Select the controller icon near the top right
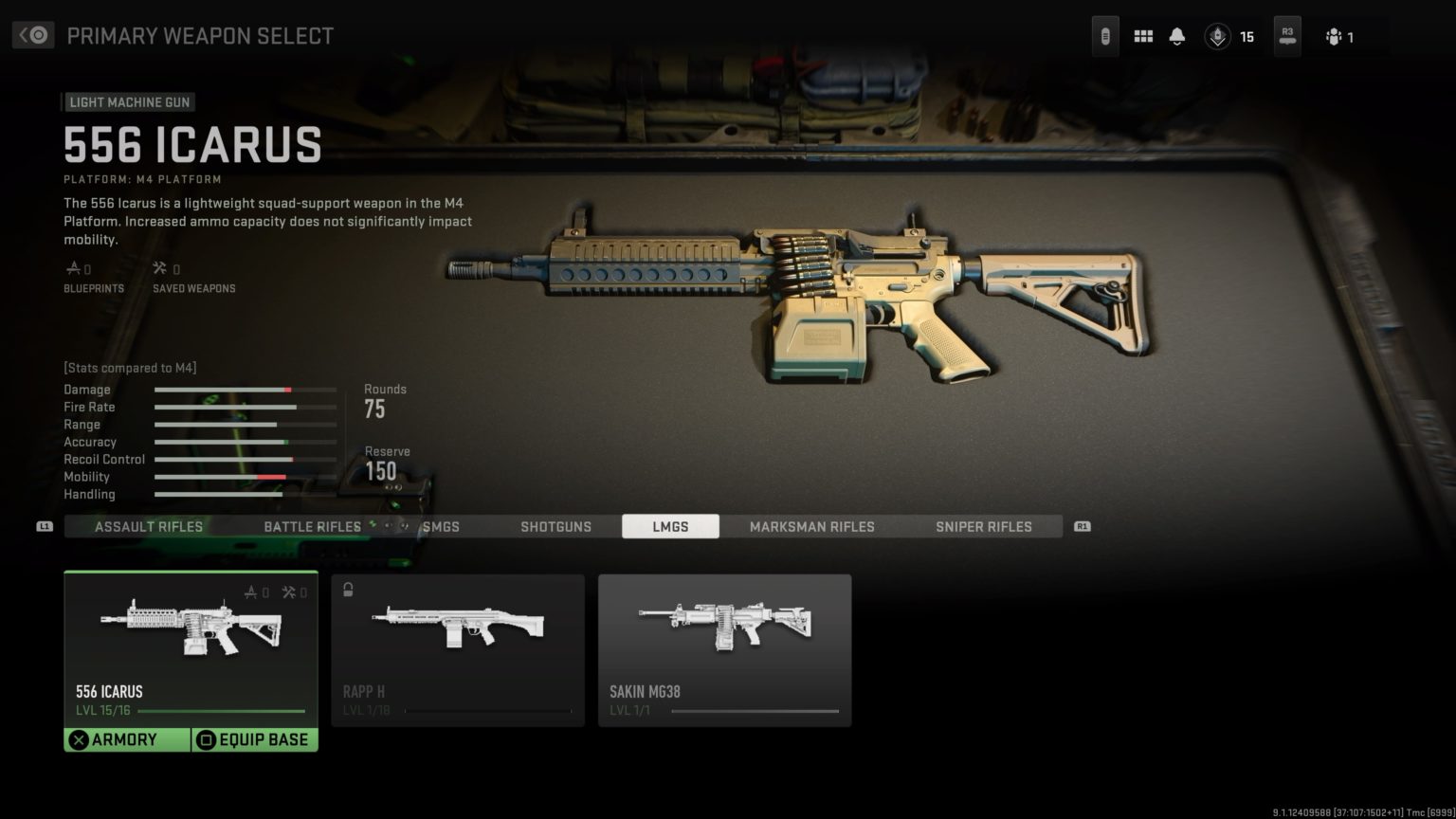 click(x=1105, y=34)
